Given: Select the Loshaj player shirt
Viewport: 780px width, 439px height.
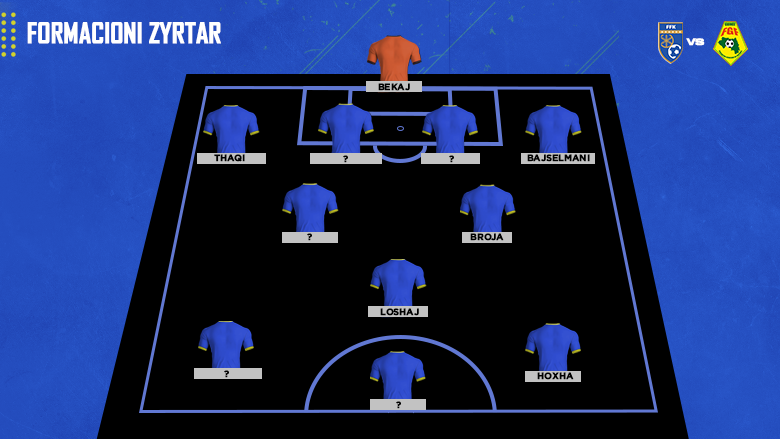Looking at the screenshot, I should [398, 282].
